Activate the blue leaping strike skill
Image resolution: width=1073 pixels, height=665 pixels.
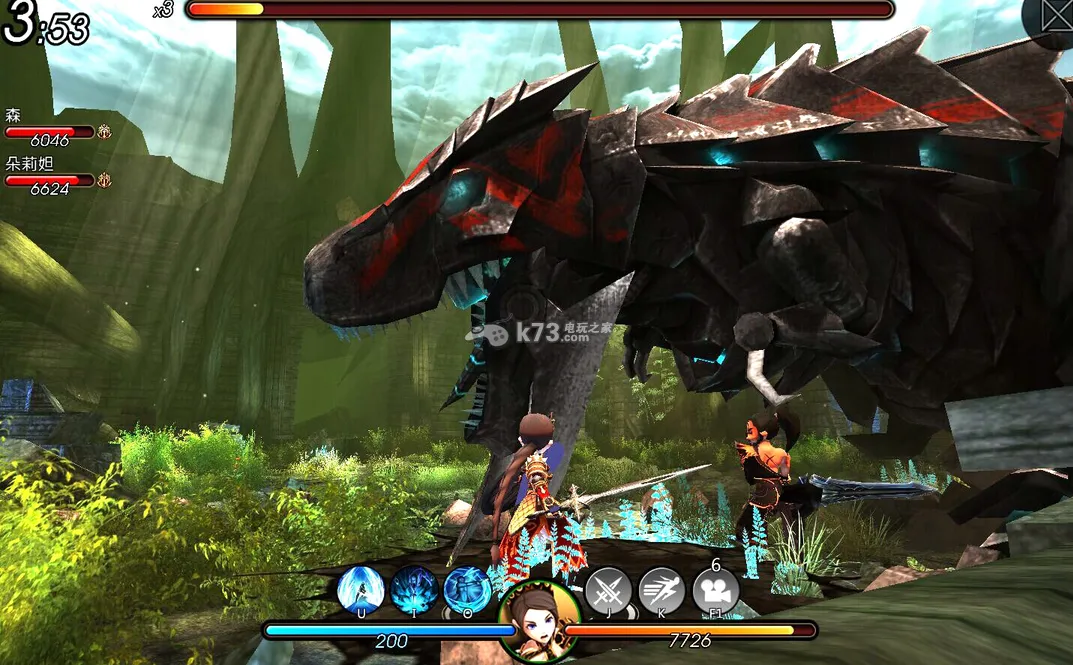point(360,589)
